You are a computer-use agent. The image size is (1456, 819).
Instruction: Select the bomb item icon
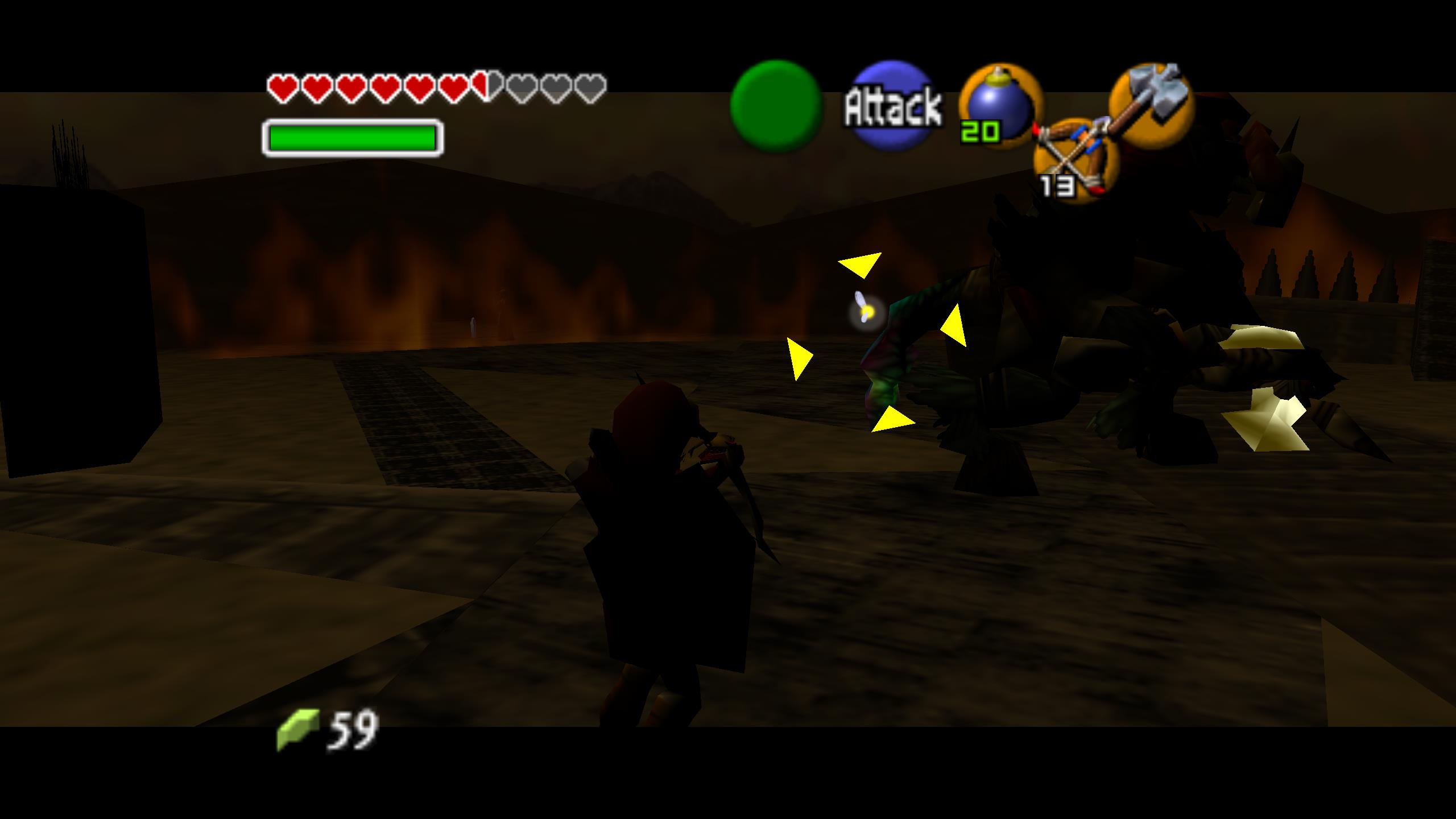click(x=1000, y=106)
